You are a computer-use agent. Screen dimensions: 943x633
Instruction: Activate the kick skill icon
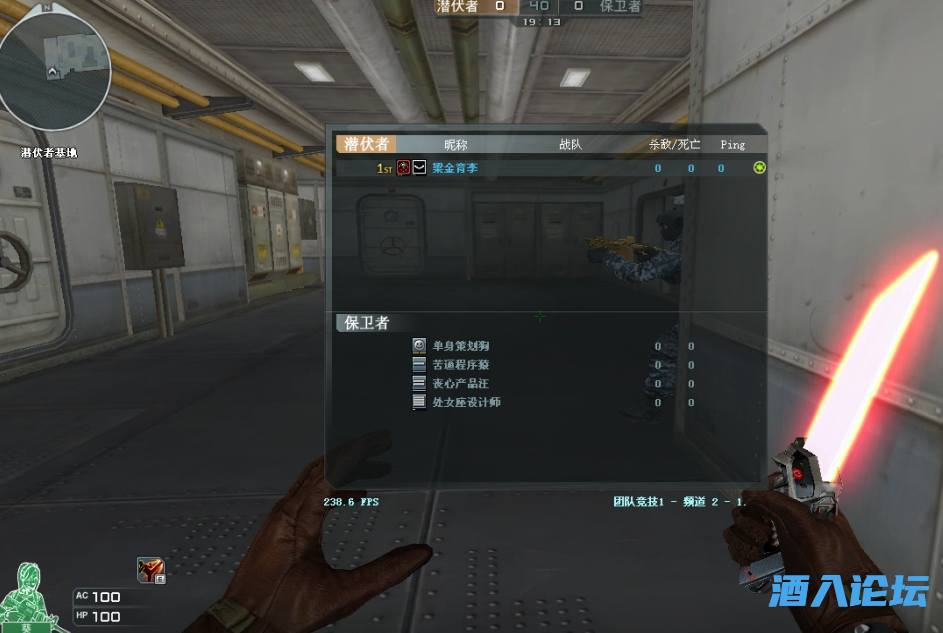click(150, 569)
